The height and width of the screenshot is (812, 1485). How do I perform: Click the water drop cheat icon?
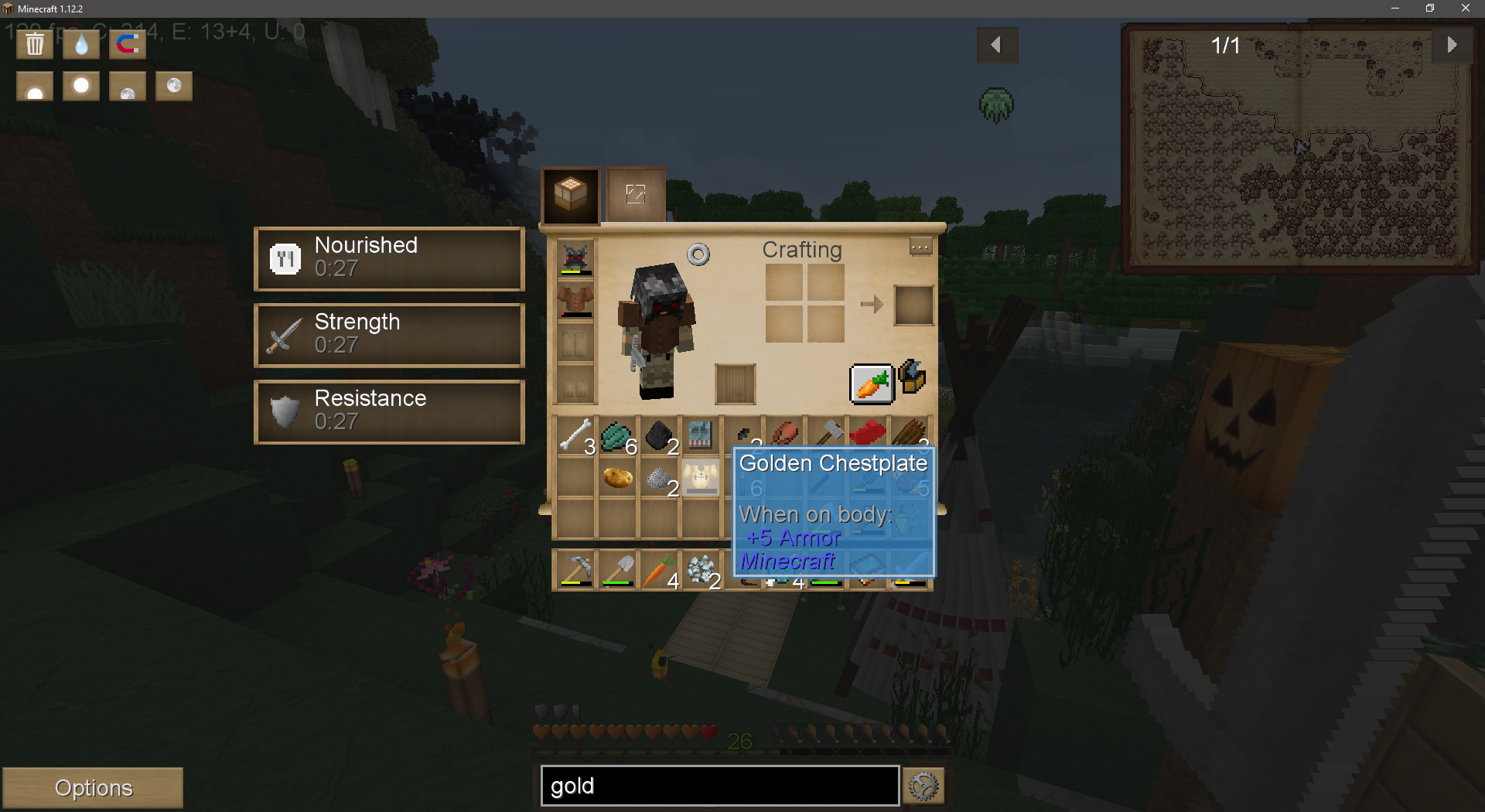click(x=80, y=44)
